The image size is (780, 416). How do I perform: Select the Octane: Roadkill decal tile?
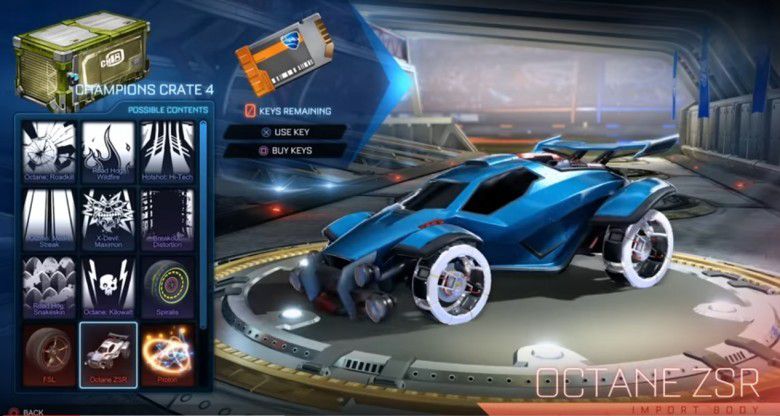pyautogui.click(x=48, y=150)
